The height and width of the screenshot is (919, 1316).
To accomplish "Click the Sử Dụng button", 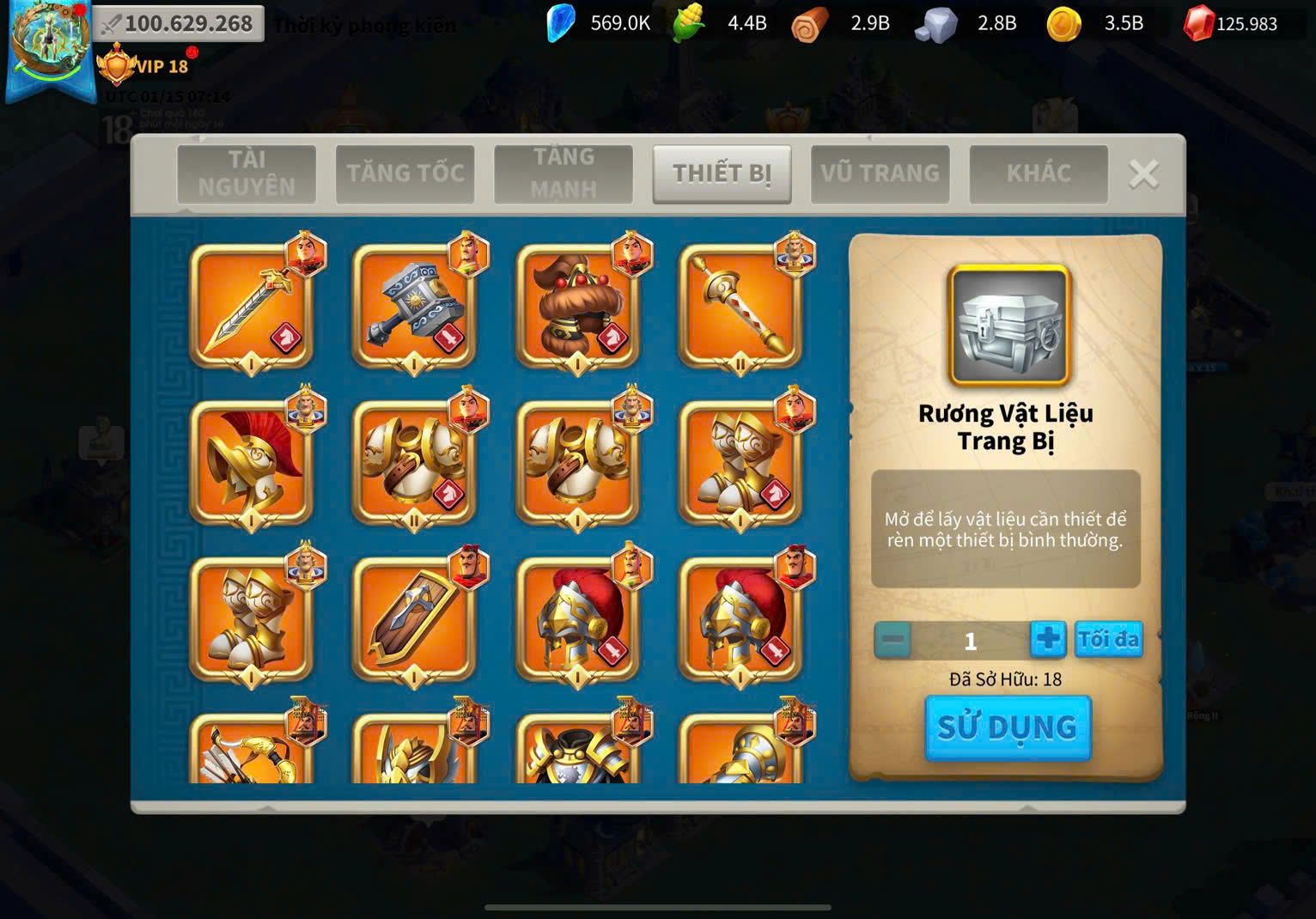I will click(1008, 727).
